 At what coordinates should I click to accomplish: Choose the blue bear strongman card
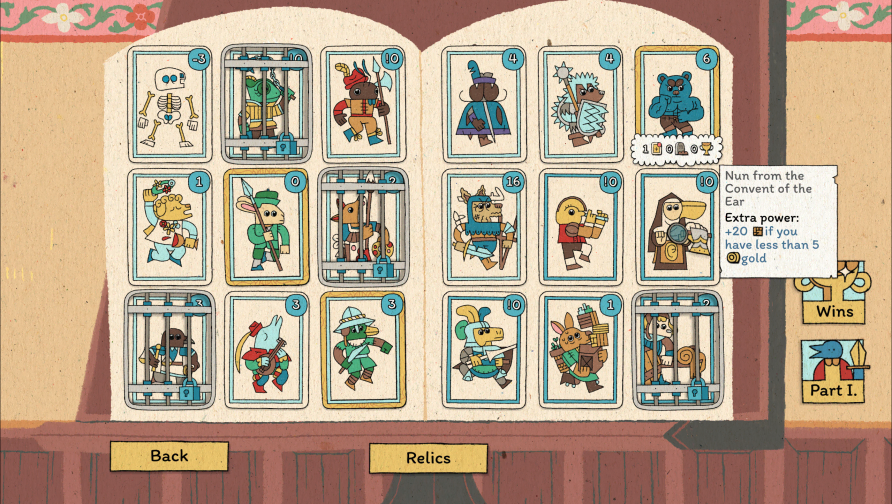[677, 100]
